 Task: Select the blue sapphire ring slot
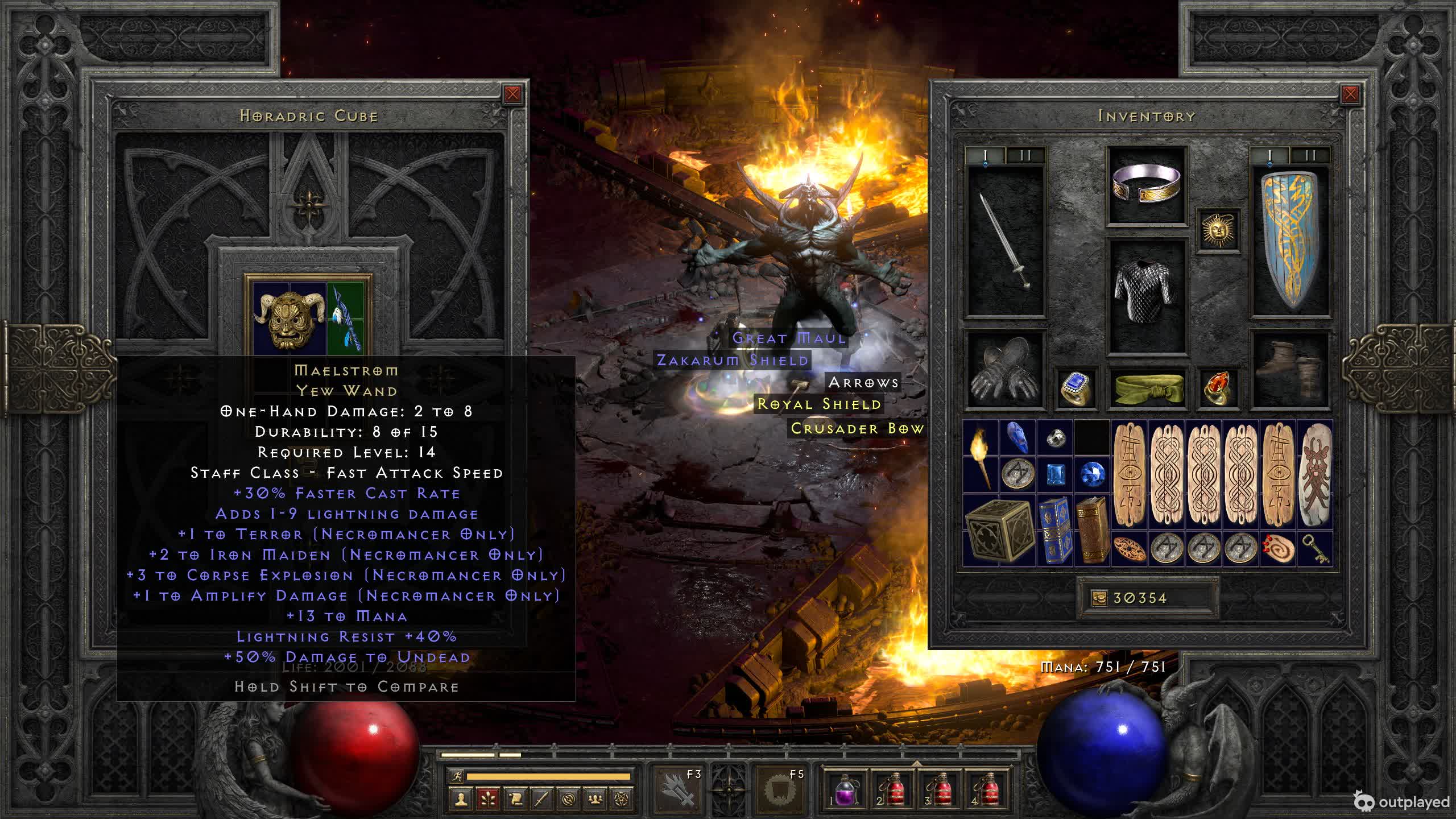[x=1076, y=388]
